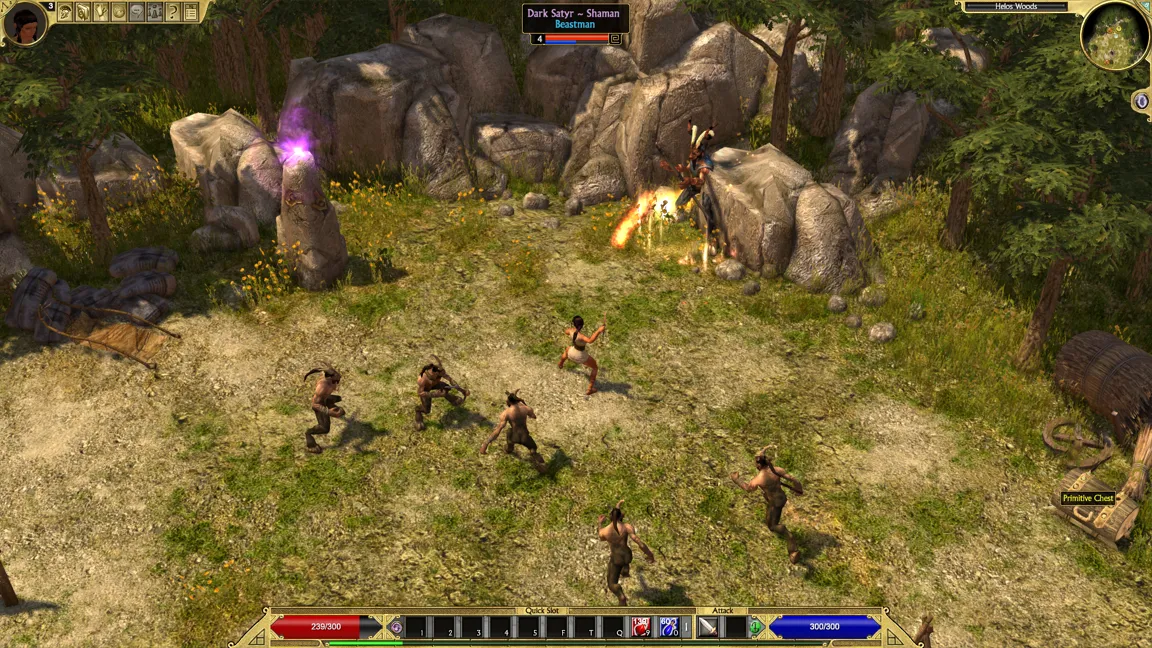The width and height of the screenshot is (1152, 648).
Task: Select the sword Attack skill slot
Action: (x=708, y=628)
